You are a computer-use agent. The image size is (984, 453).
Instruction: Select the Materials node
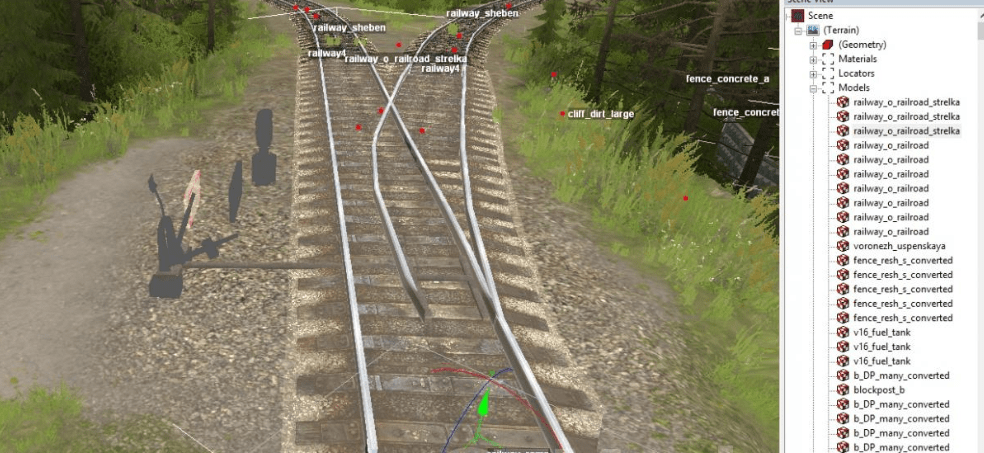coord(857,59)
